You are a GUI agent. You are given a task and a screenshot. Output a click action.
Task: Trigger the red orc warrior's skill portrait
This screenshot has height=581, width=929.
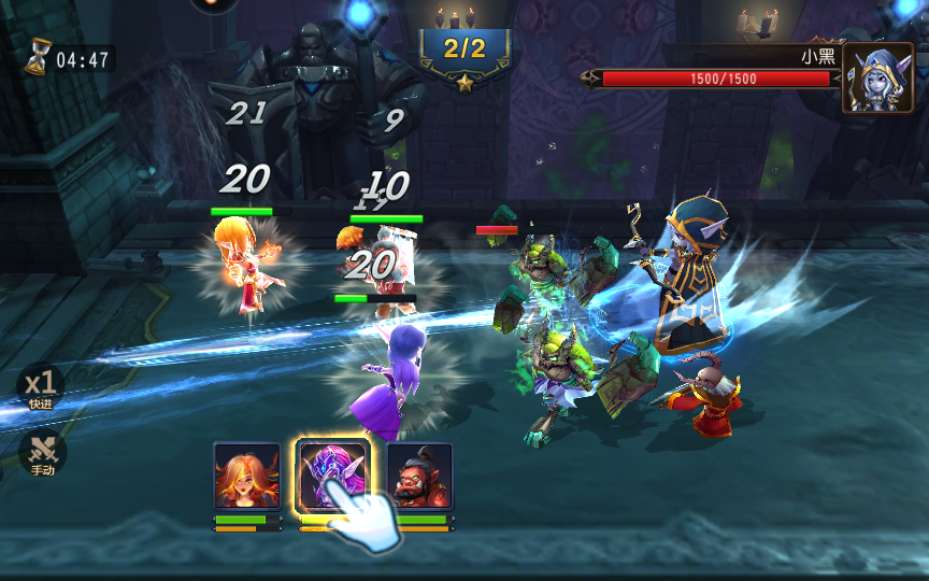(x=420, y=476)
